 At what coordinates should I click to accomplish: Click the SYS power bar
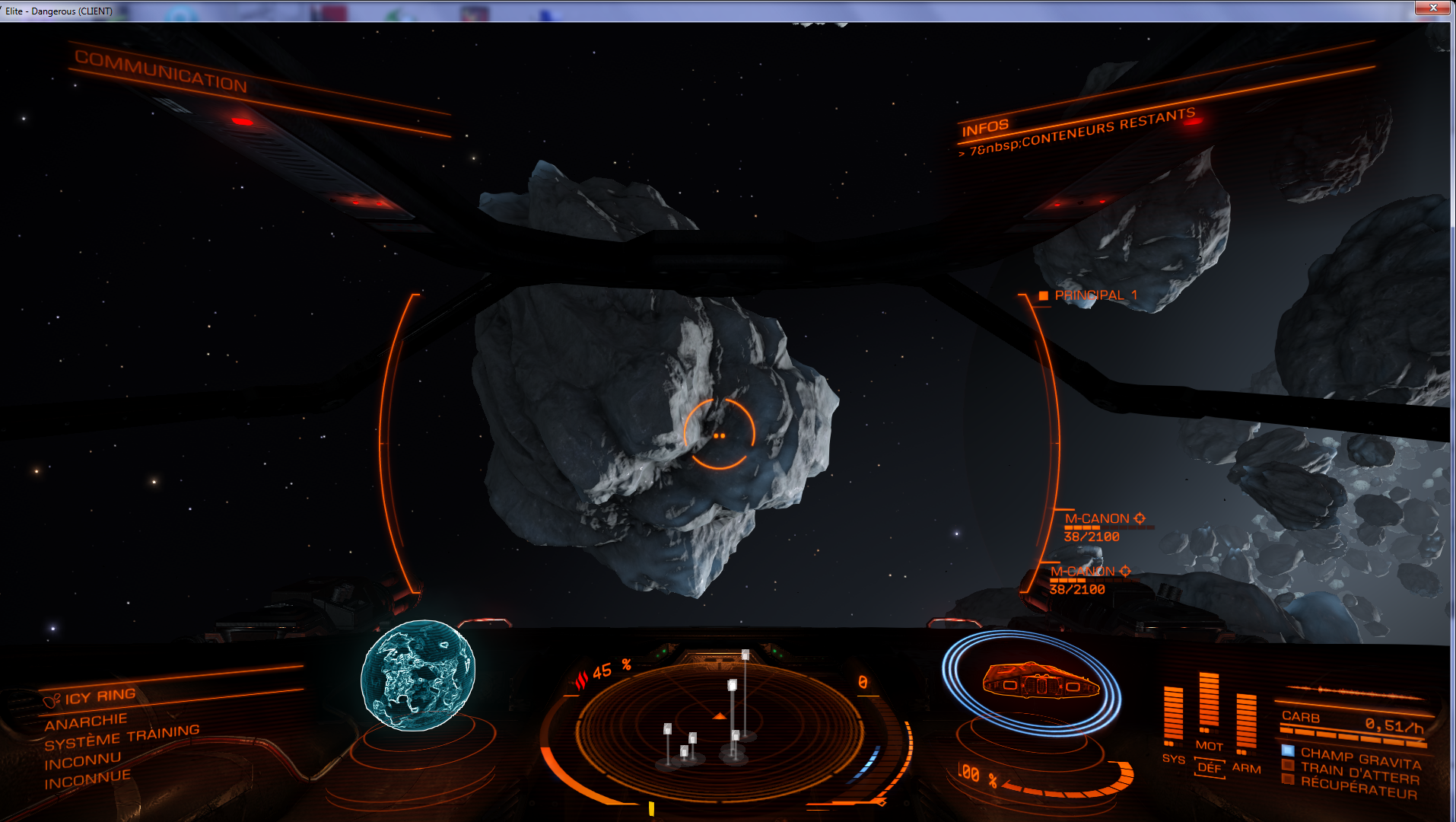click(1173, 715)
